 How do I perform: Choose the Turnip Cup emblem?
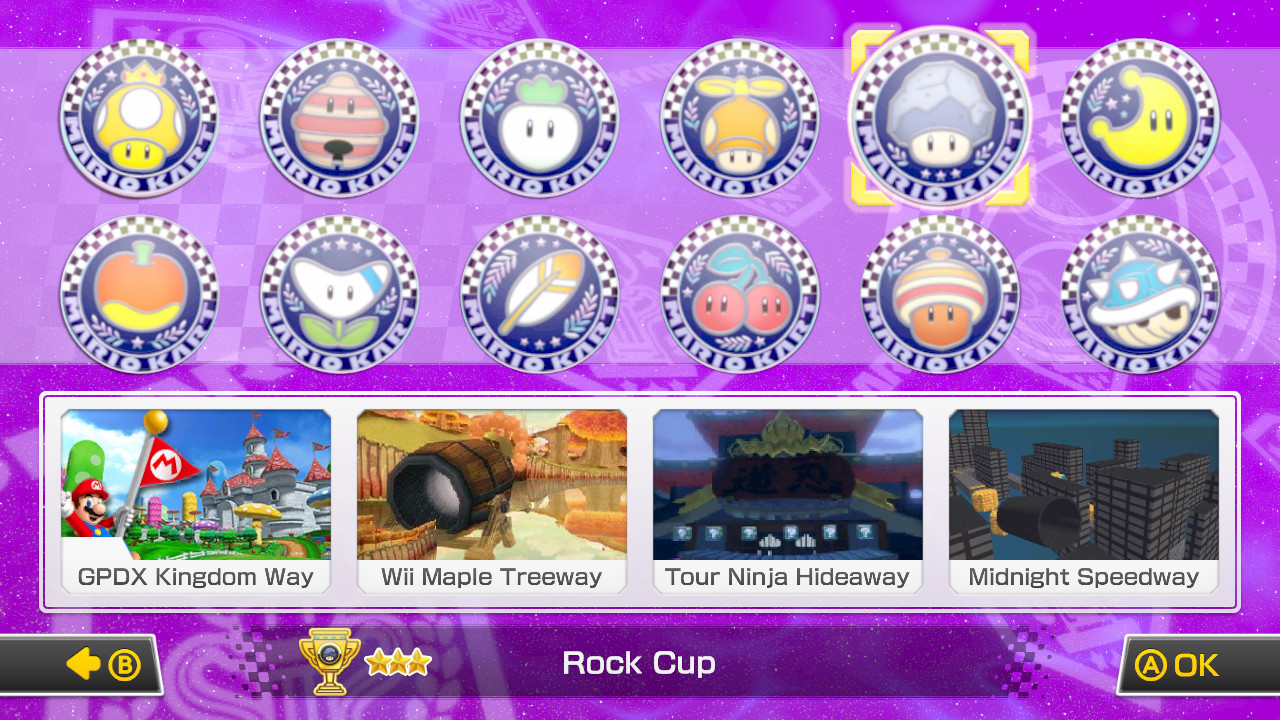click(539, 119)
